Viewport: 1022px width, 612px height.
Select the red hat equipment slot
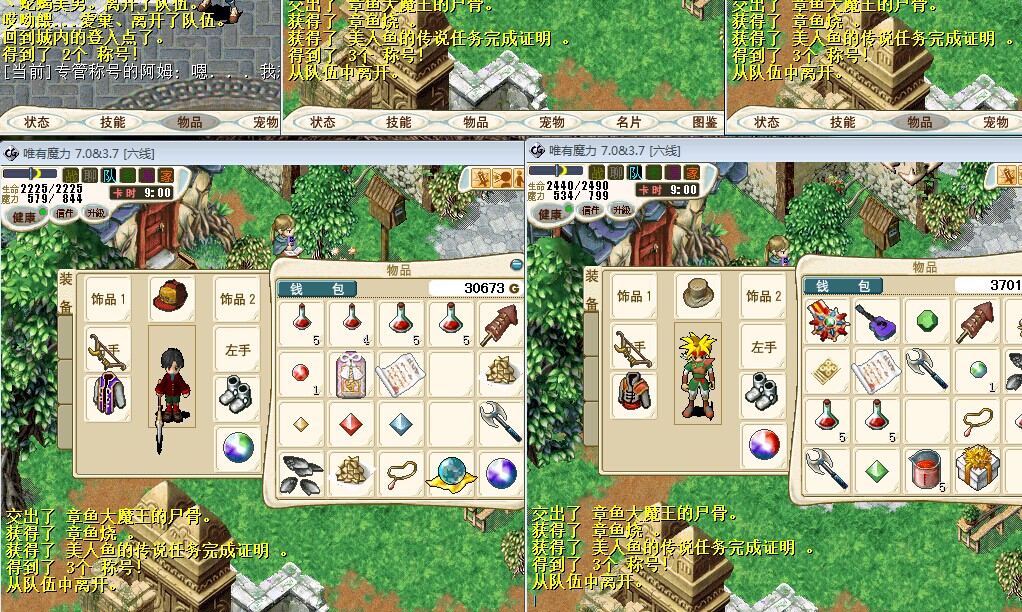pos(171,297)
